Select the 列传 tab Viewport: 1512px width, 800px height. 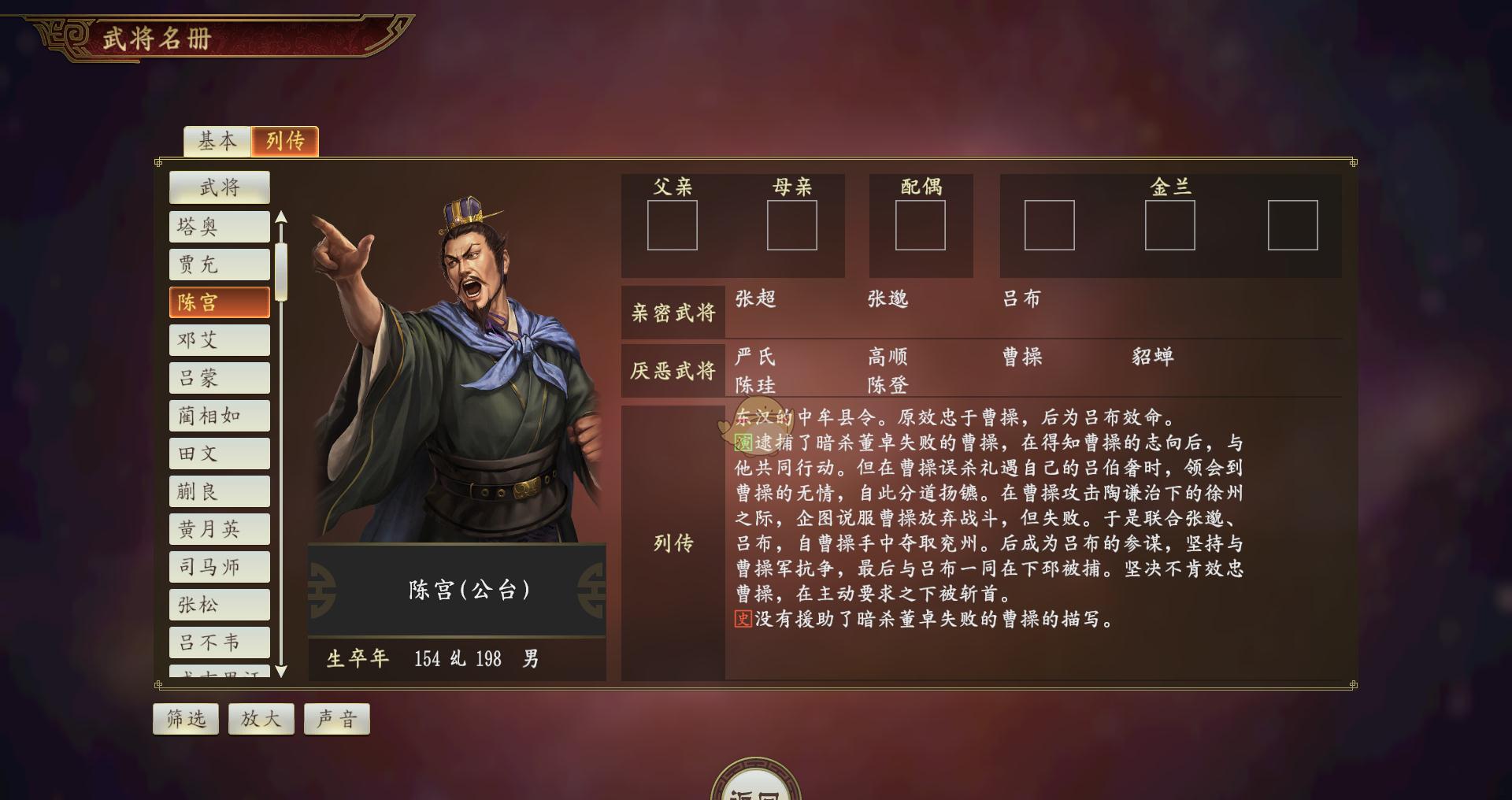point(286,140)
